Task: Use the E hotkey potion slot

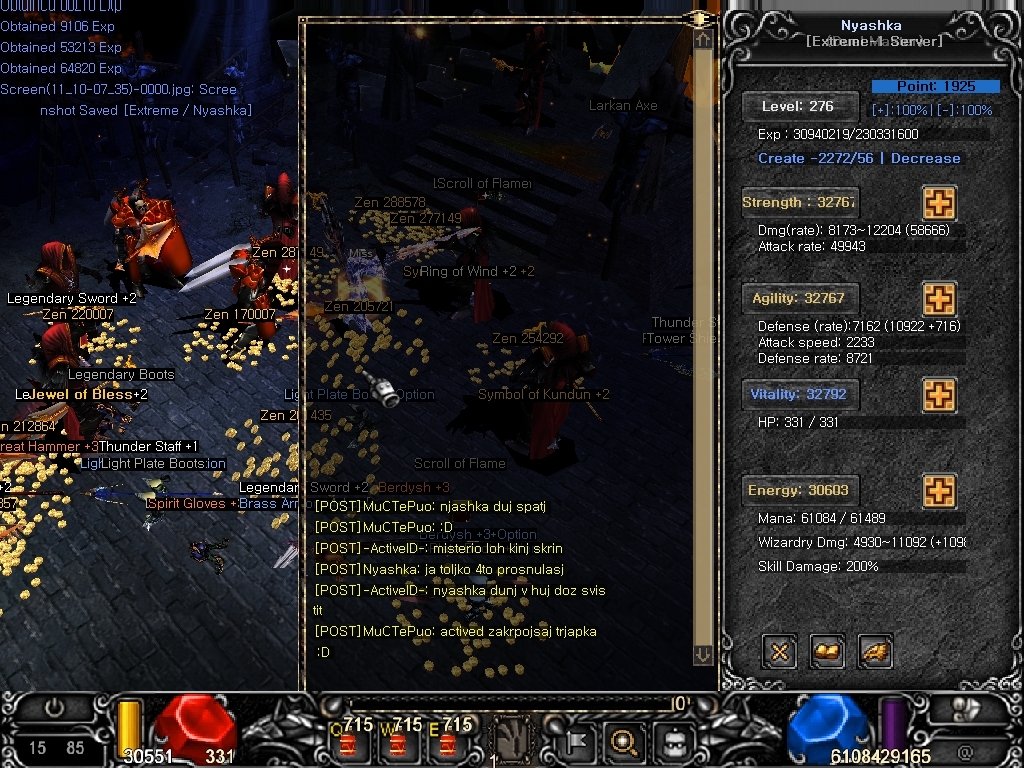Action: tap(447, 741)
